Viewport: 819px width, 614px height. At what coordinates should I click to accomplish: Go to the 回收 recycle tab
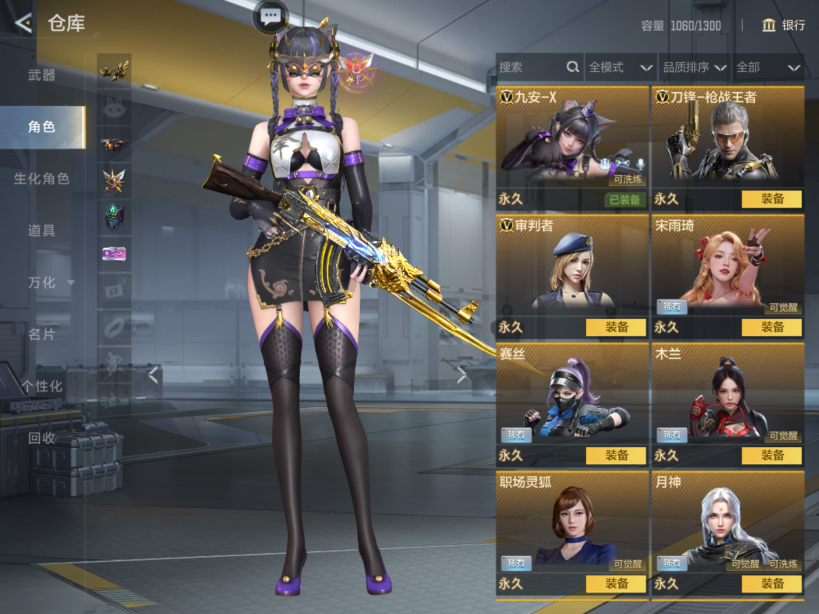coord(42,438)
